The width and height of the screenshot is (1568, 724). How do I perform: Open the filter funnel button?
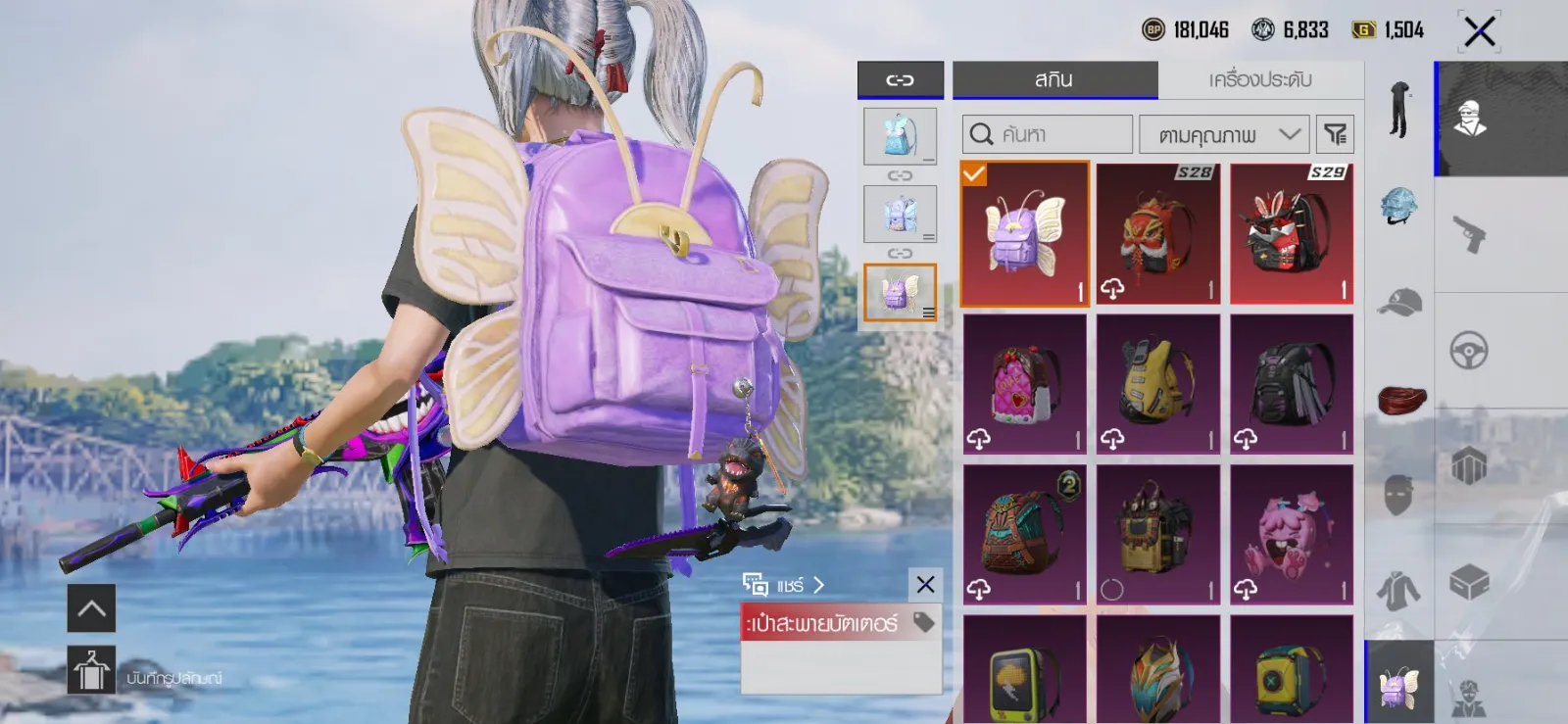[x=1335, y=134]
